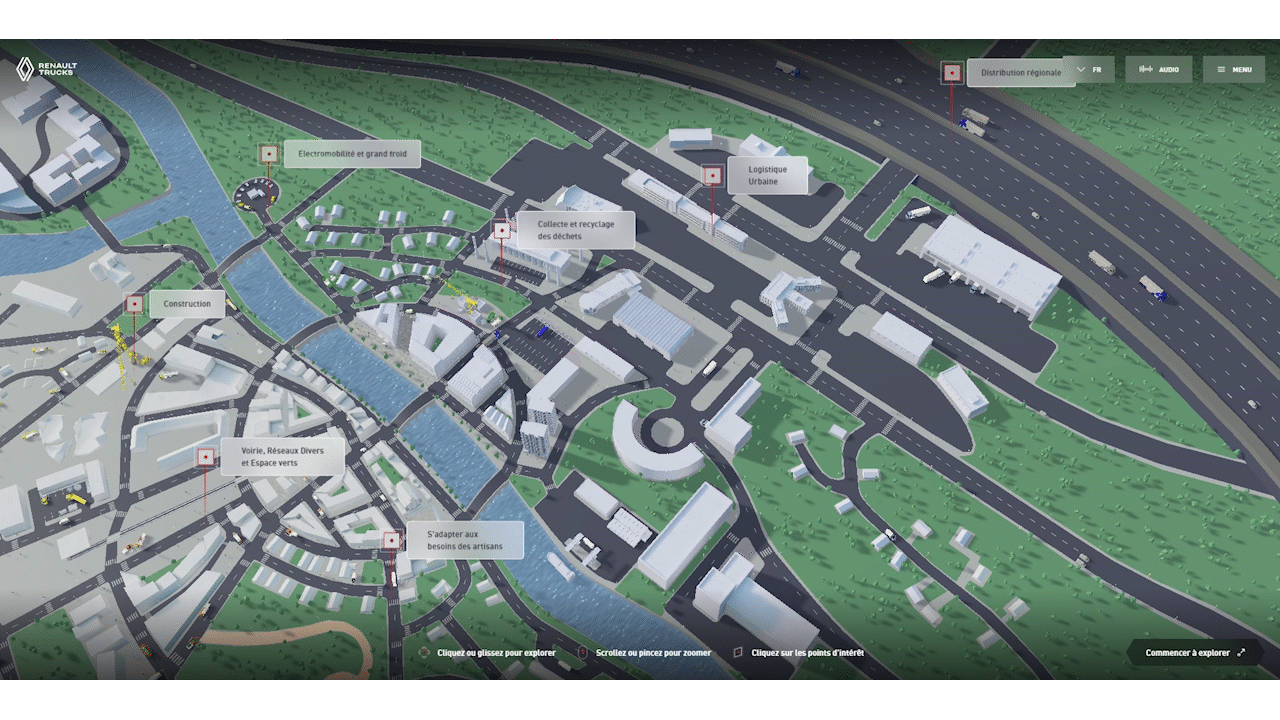Click the Renault Trucks logo
Image resolution: width=1280 pixels, height=720 pixels.
46,68
